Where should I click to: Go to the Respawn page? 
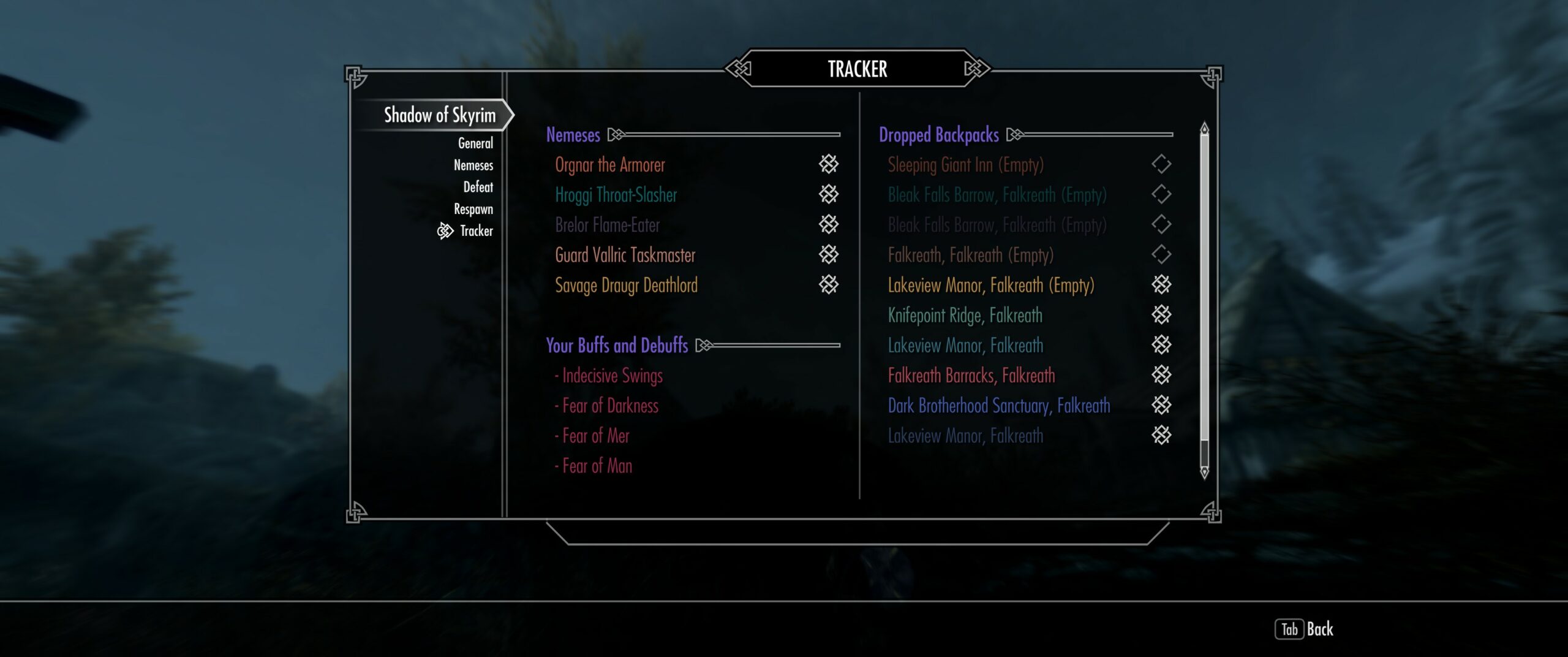click(473, 210)
